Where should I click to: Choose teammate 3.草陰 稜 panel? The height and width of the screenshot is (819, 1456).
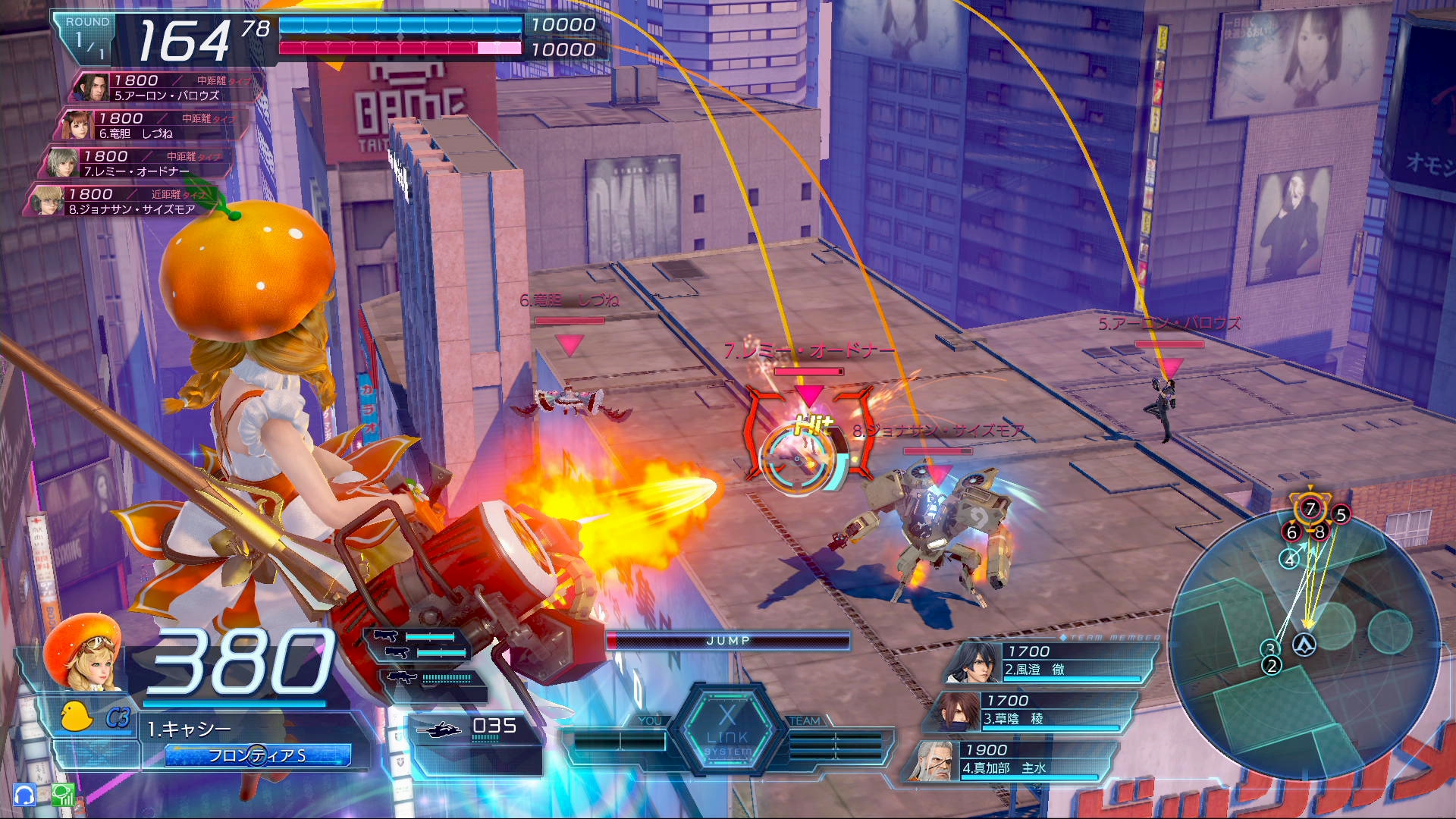tap(1031, 711)
